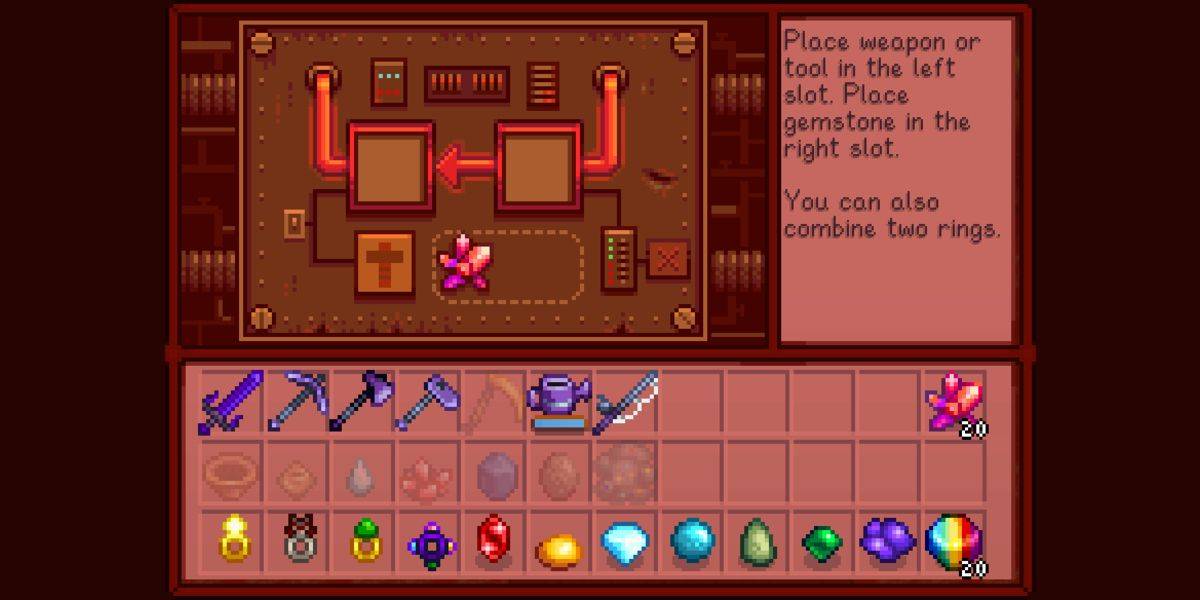The height and width of the screenshot is (600, 1200).
Task: Click the empty weapon or tool forge slot
Action: (390, 166)
